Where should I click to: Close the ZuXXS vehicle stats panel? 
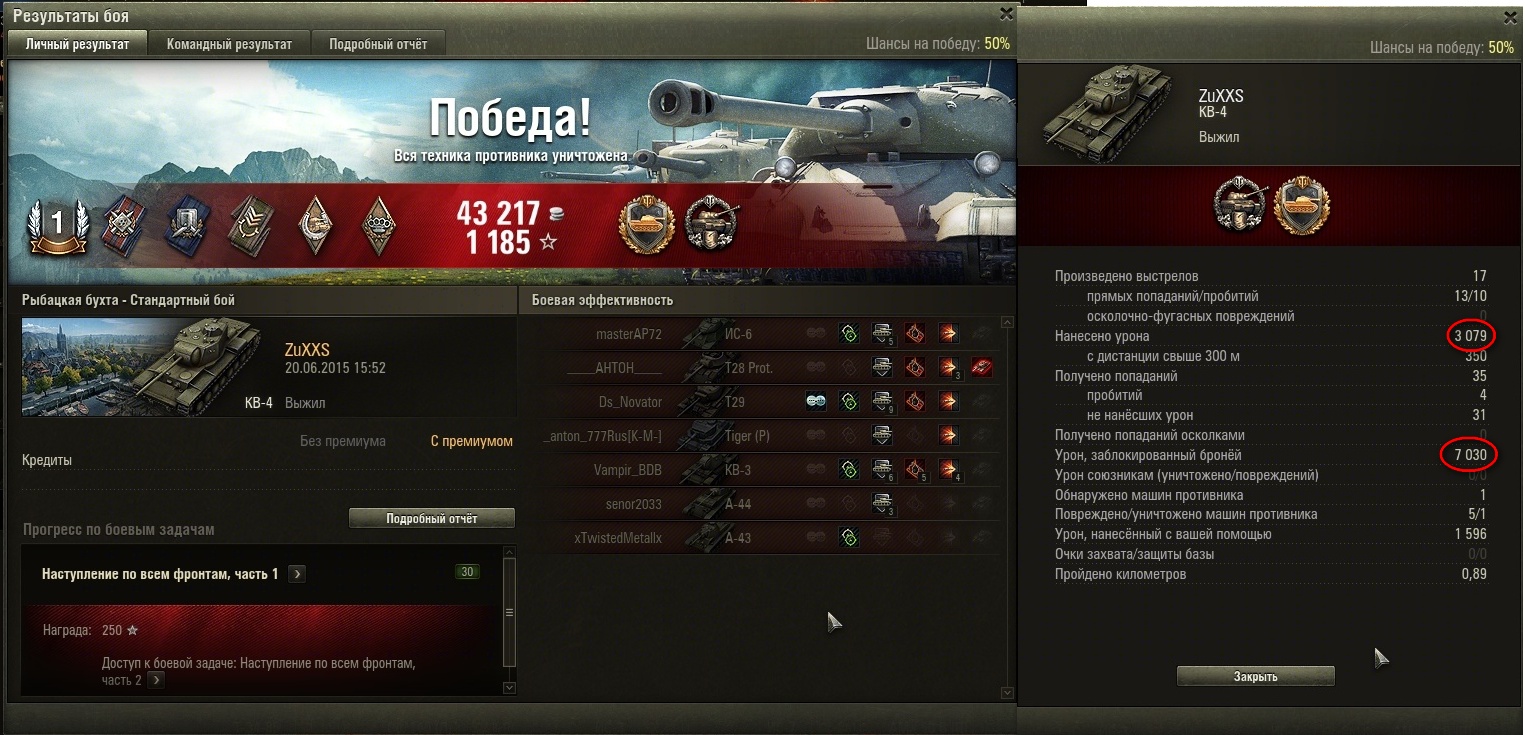[x=1510, y=17]
